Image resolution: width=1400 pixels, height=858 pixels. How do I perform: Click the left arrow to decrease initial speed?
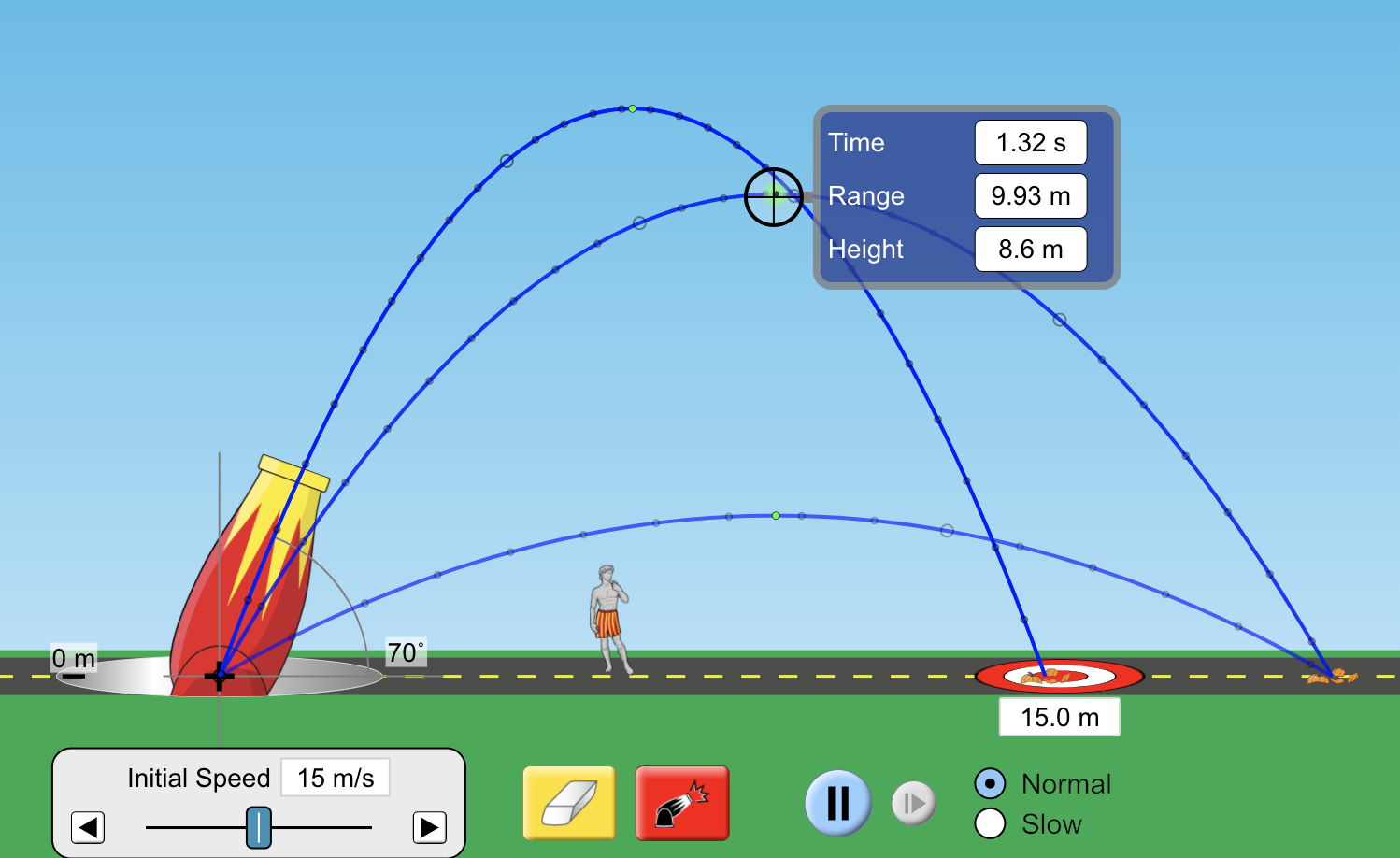(88, 827)
